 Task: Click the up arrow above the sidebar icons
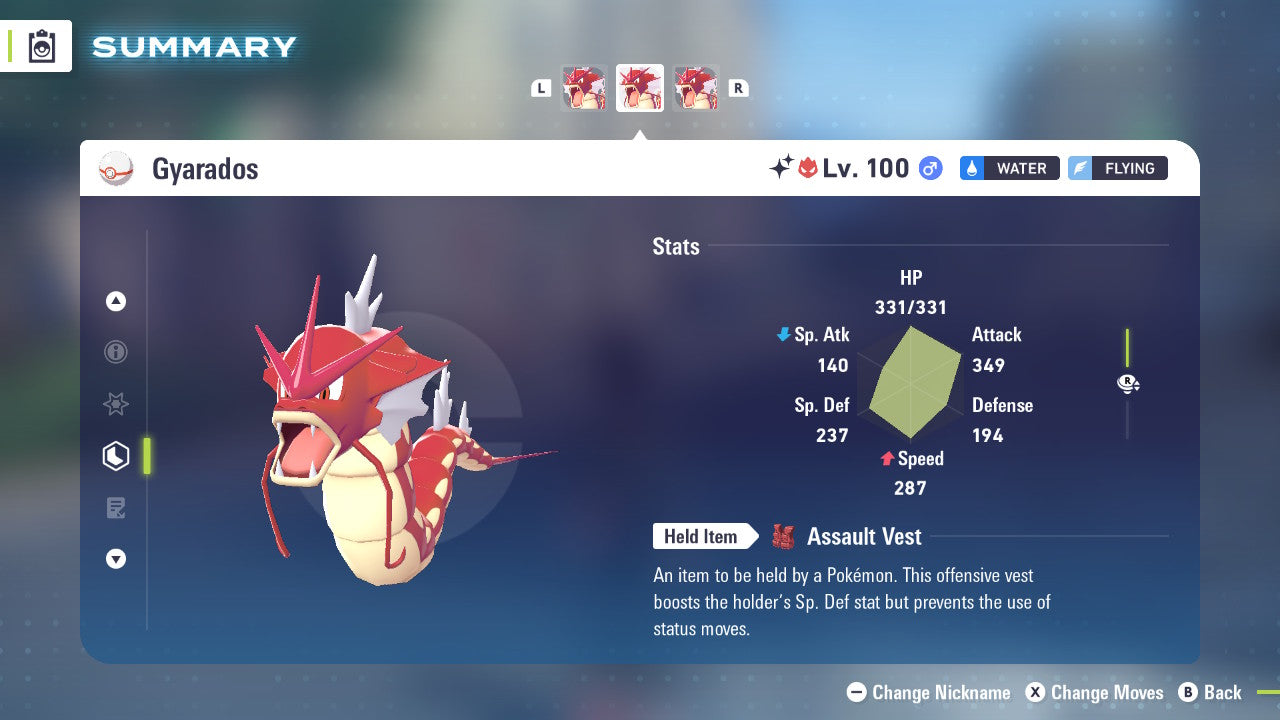(116, 300)
